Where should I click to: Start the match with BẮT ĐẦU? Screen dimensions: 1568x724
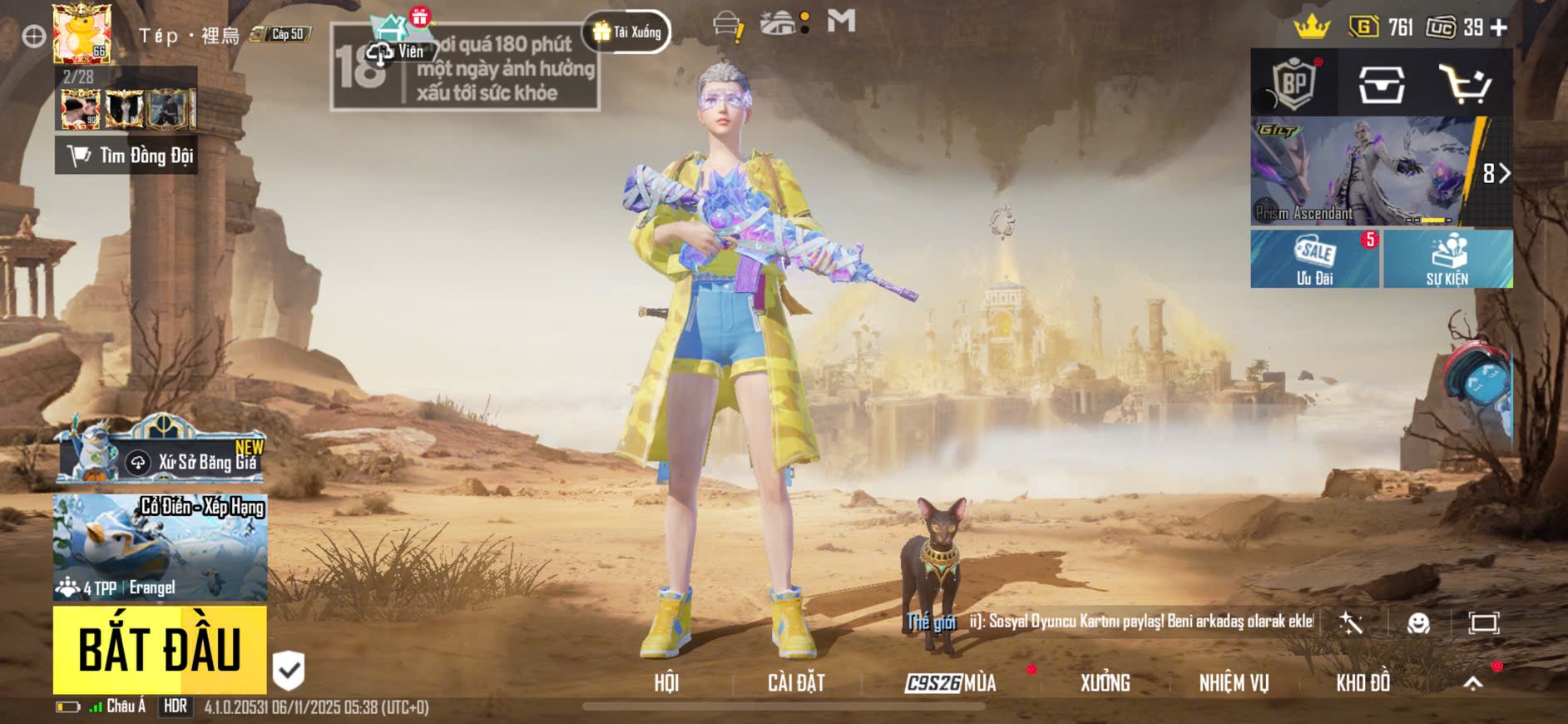[x=160, y=650]
